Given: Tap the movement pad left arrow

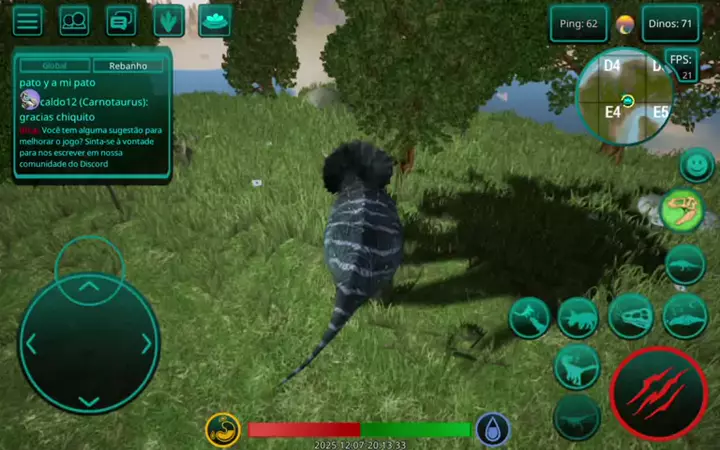Looking at the screenshot, I should pos(31,344).
